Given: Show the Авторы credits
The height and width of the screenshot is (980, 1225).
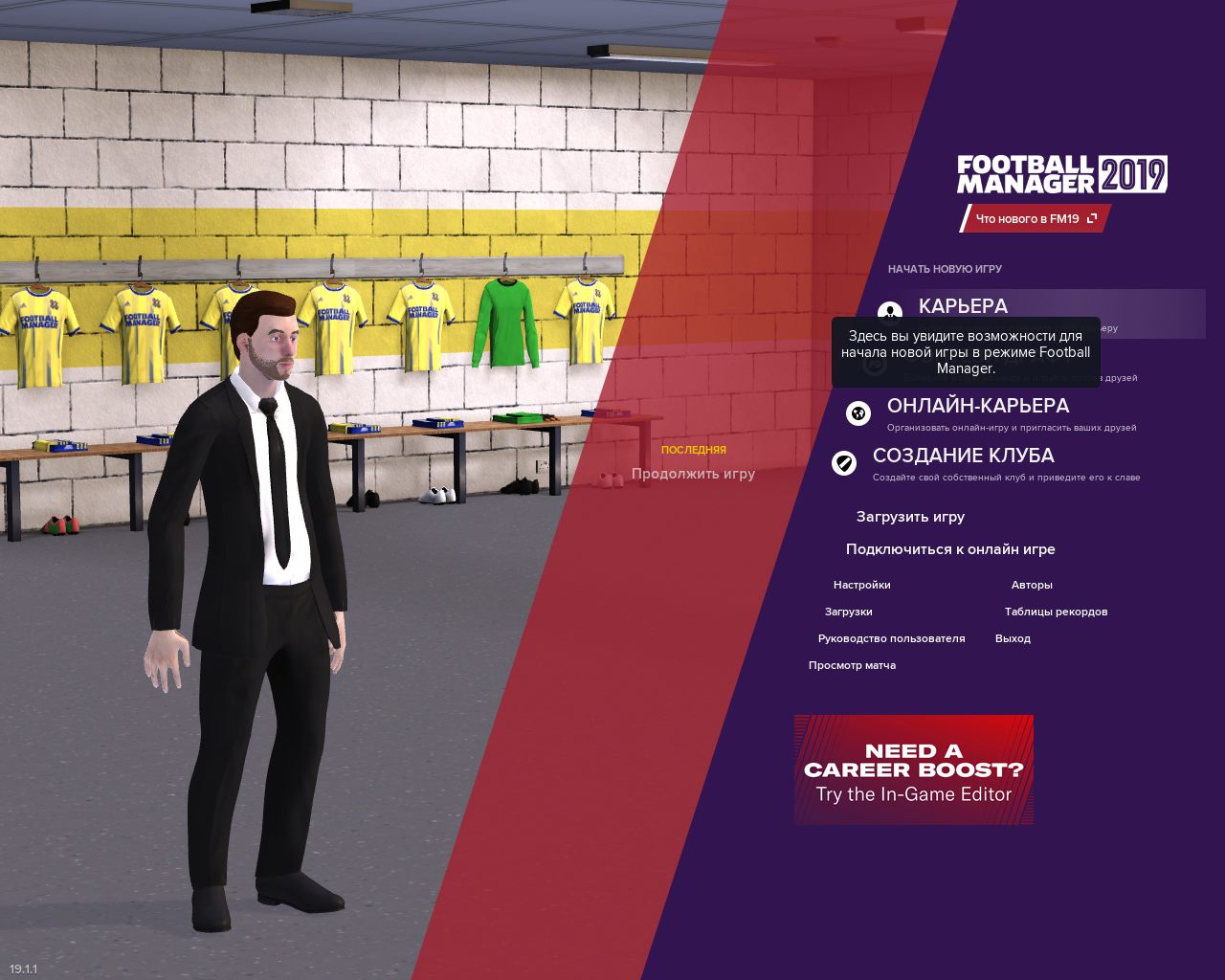Looking at the screenshot, I should click(1032, 585).
